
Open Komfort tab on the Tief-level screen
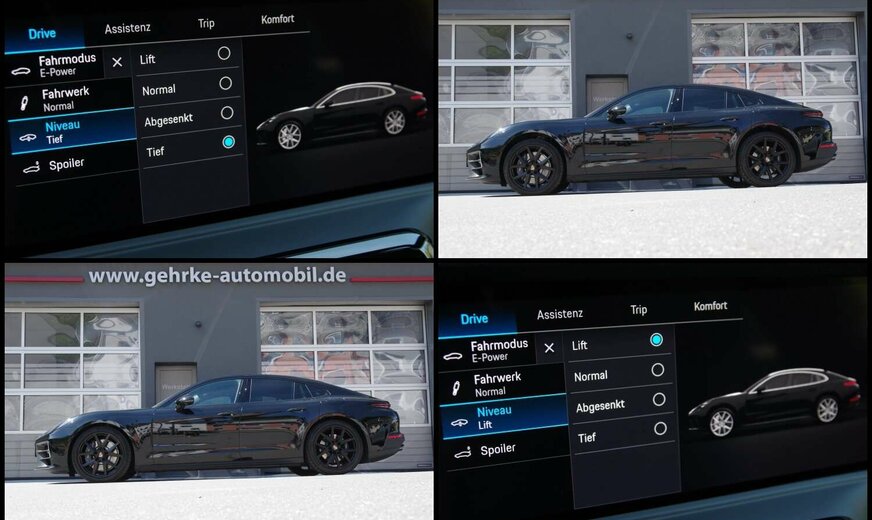277,19
